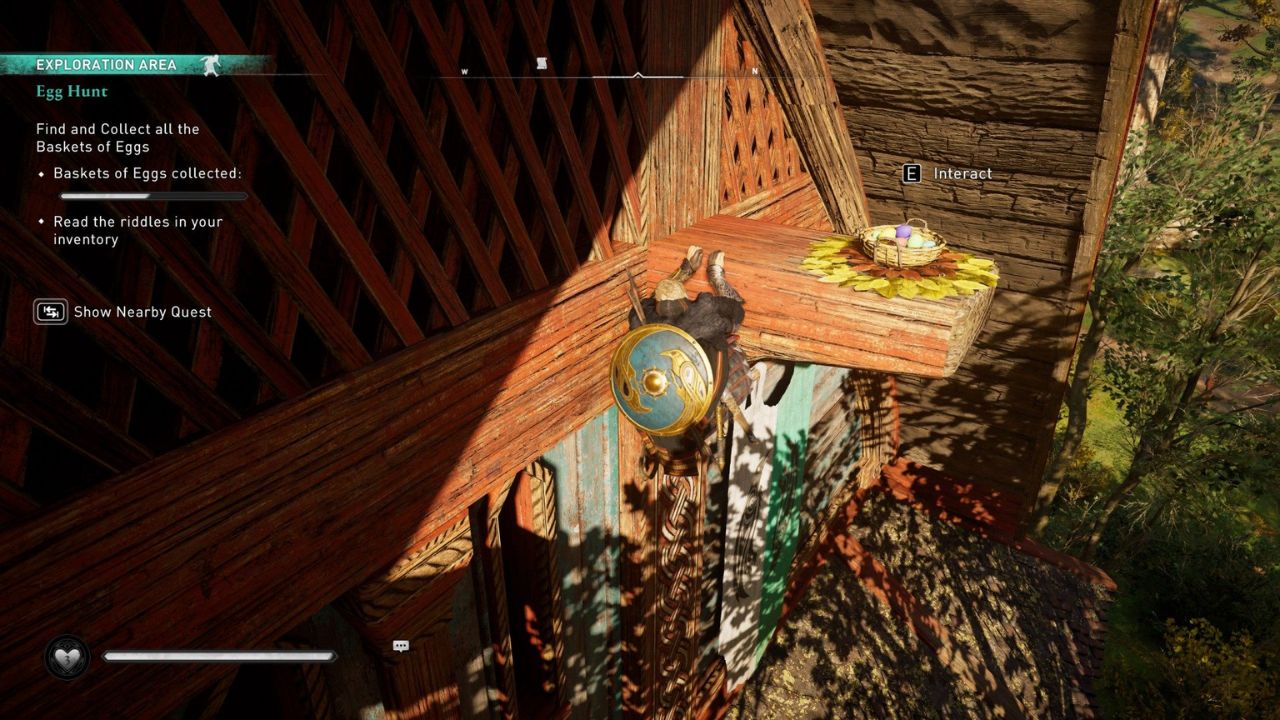Expand the compass heading chevron

637,73
